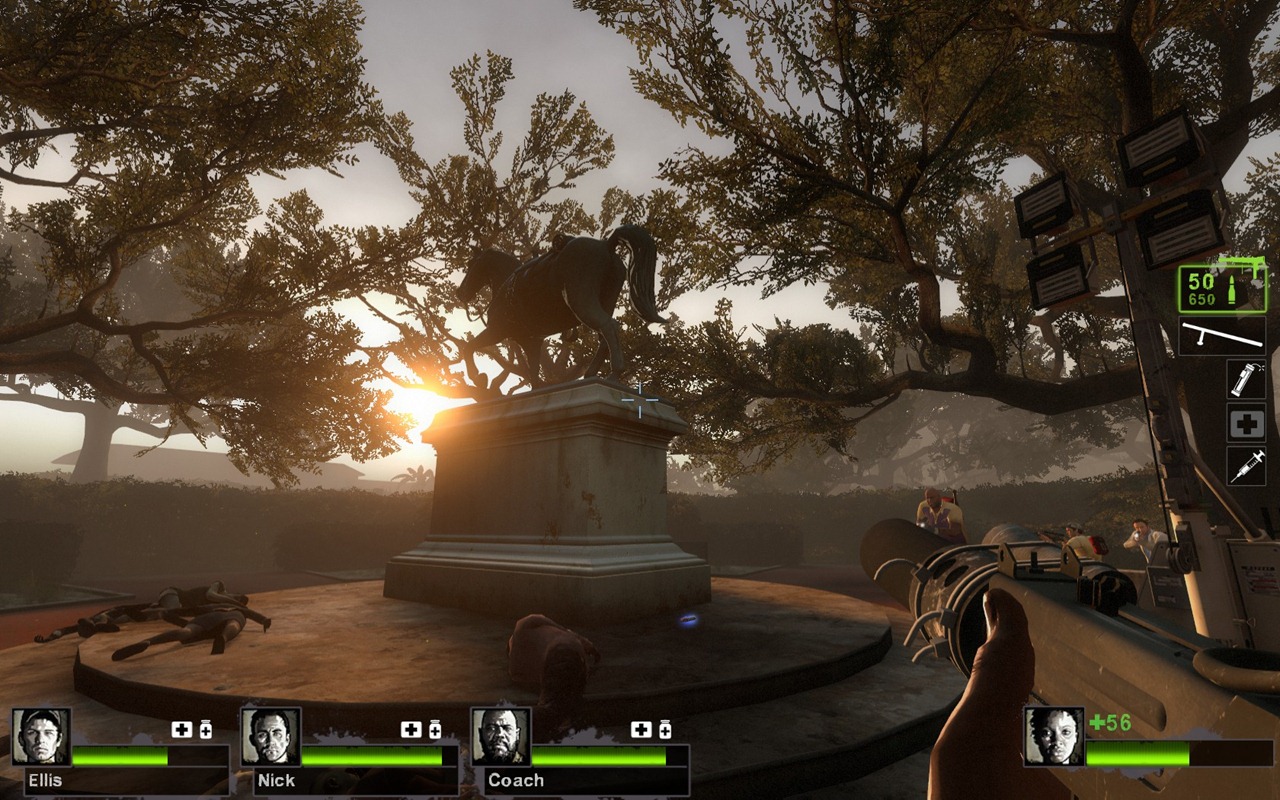This screenshot has width=1280, height=800.
Task: Click your own survivor portrait
Action: point(1054,737)
